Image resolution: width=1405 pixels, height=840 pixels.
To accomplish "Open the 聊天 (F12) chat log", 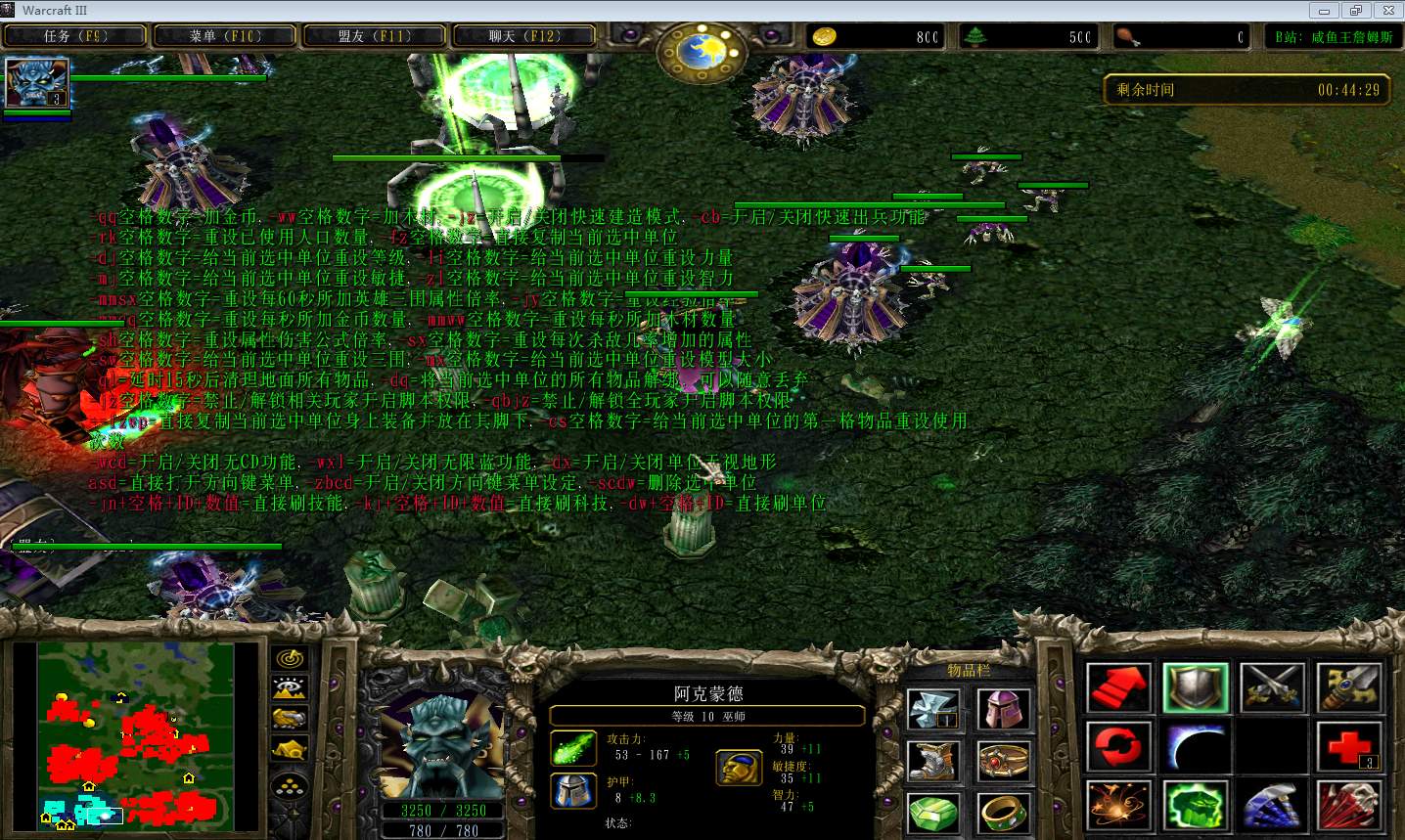I will [524, 36].
